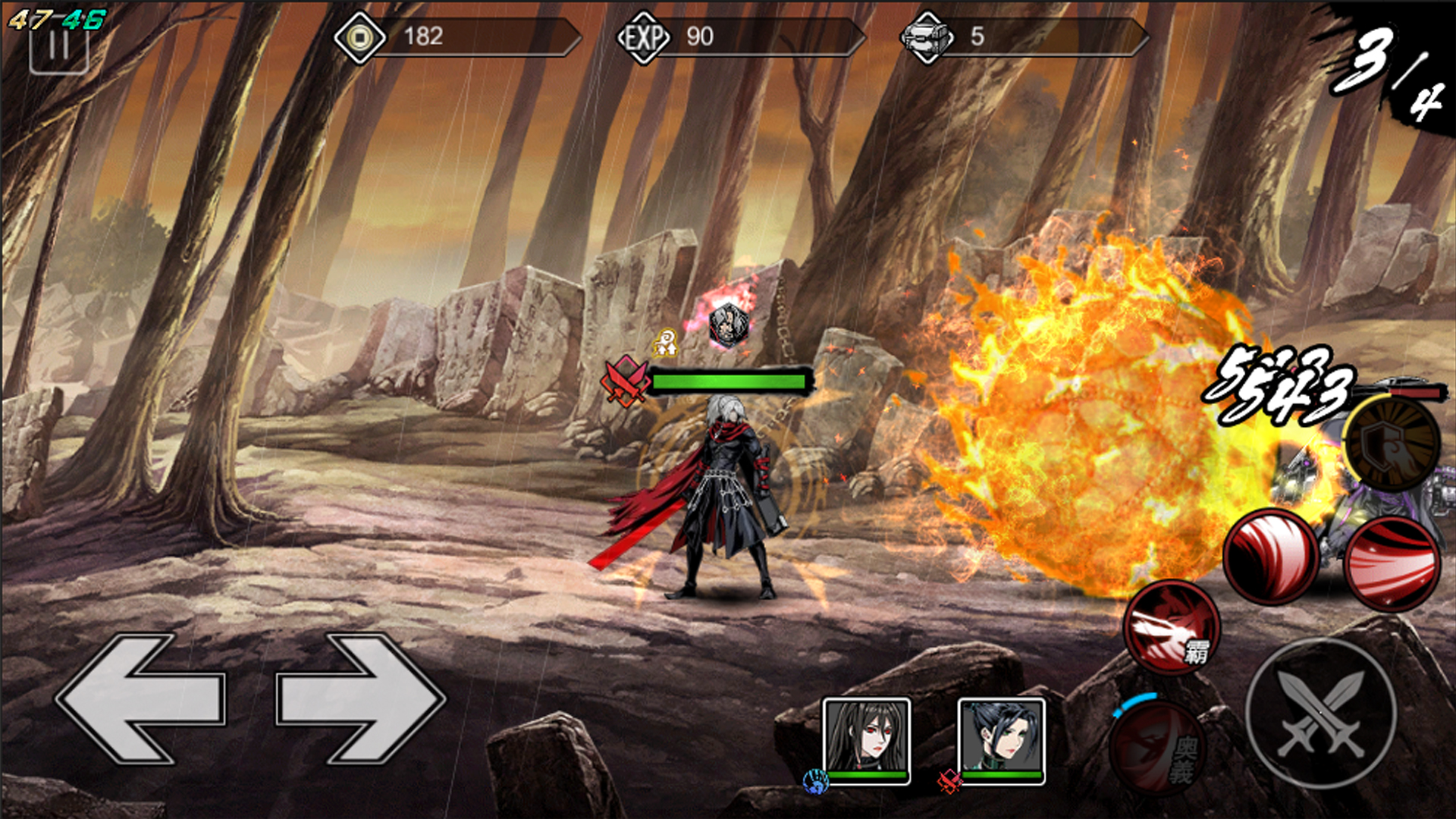Trigger the red sweeping wave skill
The height and width of the screenshot is (819, 1456).
click(x=1392, y=565)
